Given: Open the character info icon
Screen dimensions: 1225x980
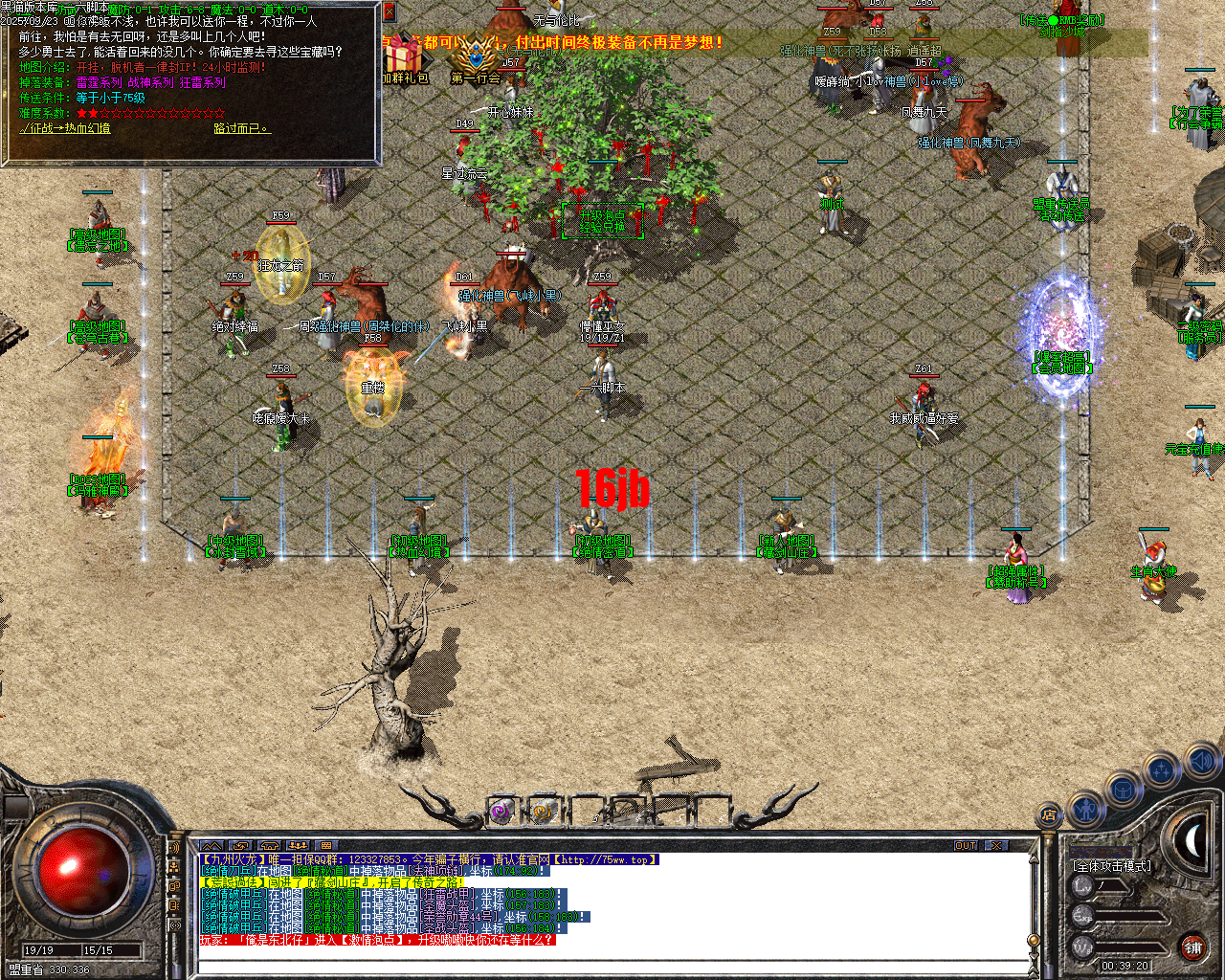Looking at the screenshot, I should point(1086,811).
